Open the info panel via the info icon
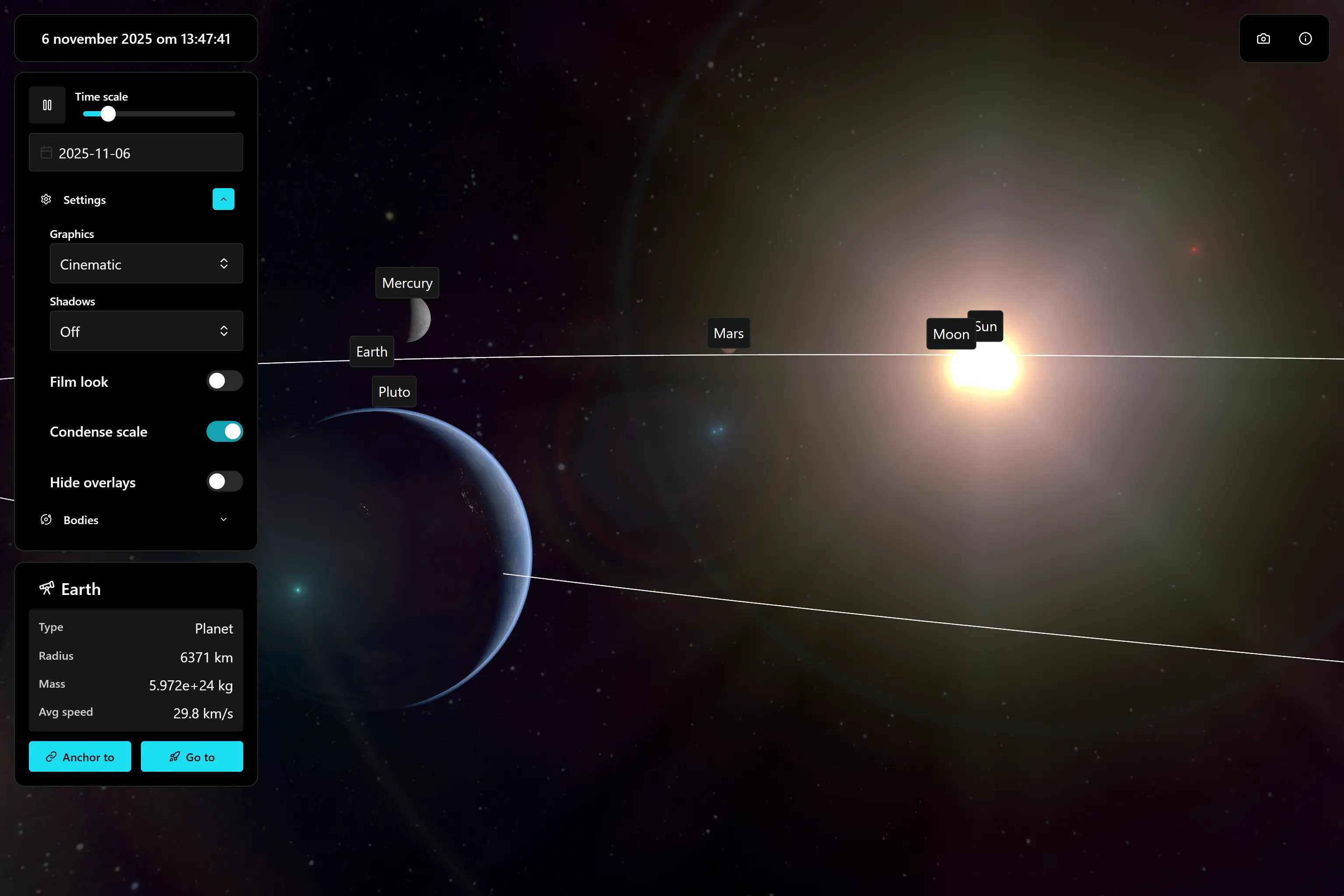This screenshot has height=896, width=1344. tap(1305, 38)
